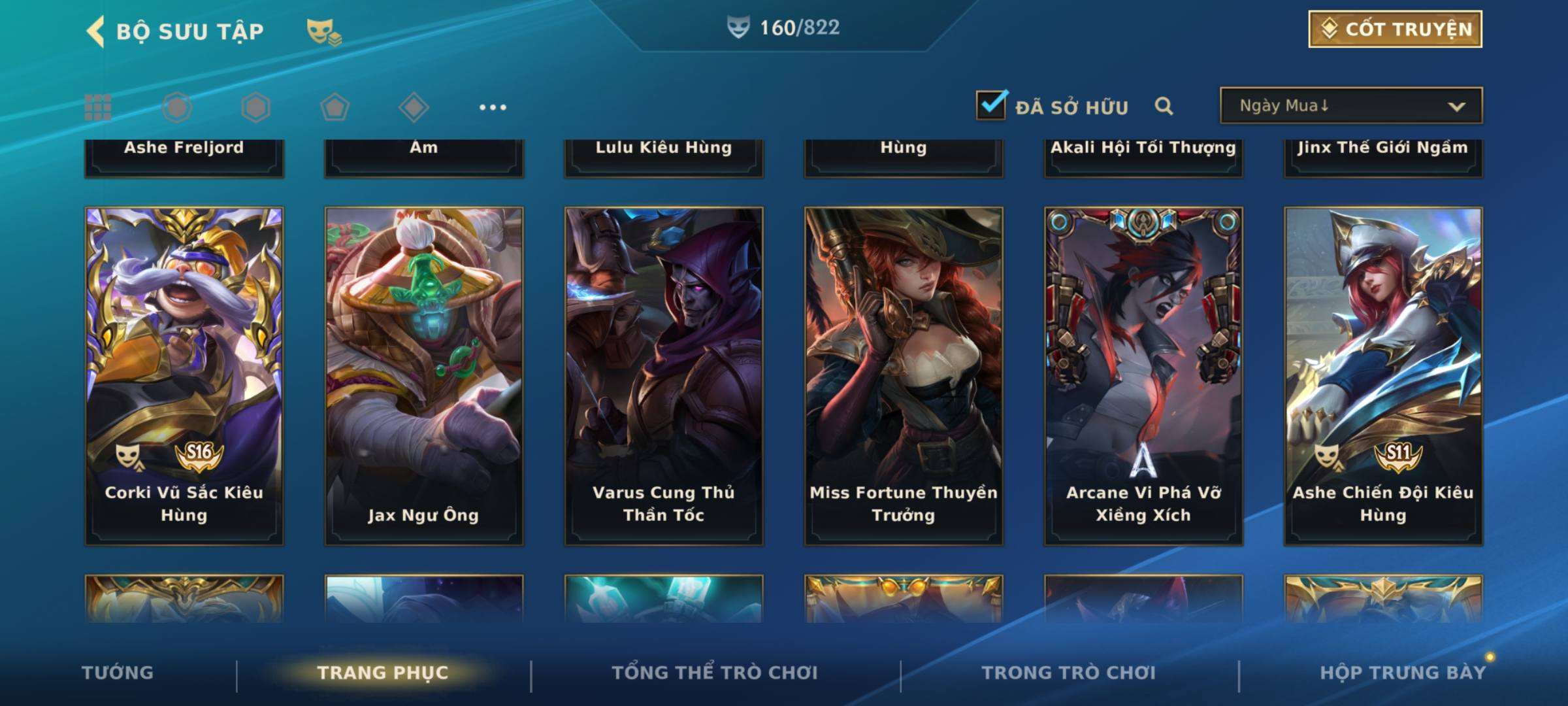Screen dimensions: 1568x706
Task: Open the Trong Trò Chơi tab
Action: tap(1068, 673)
